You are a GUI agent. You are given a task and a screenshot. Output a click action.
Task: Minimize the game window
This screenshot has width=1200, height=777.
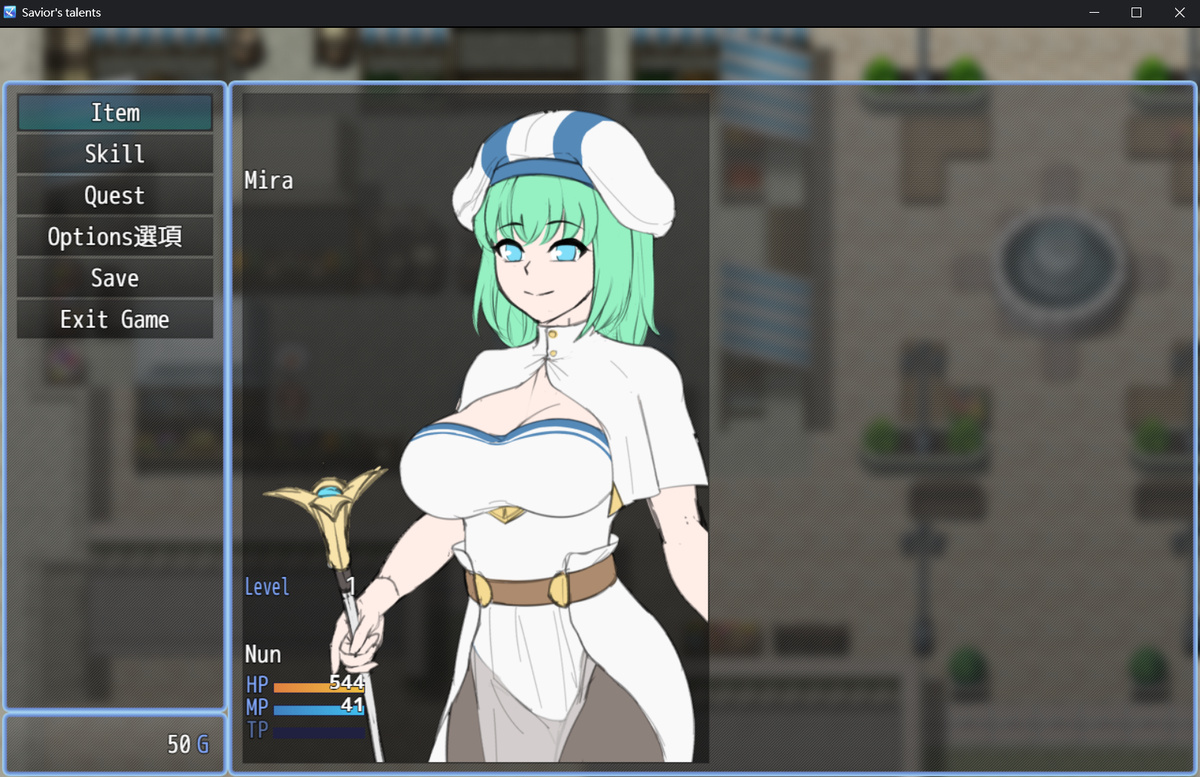coord(1094,13)
